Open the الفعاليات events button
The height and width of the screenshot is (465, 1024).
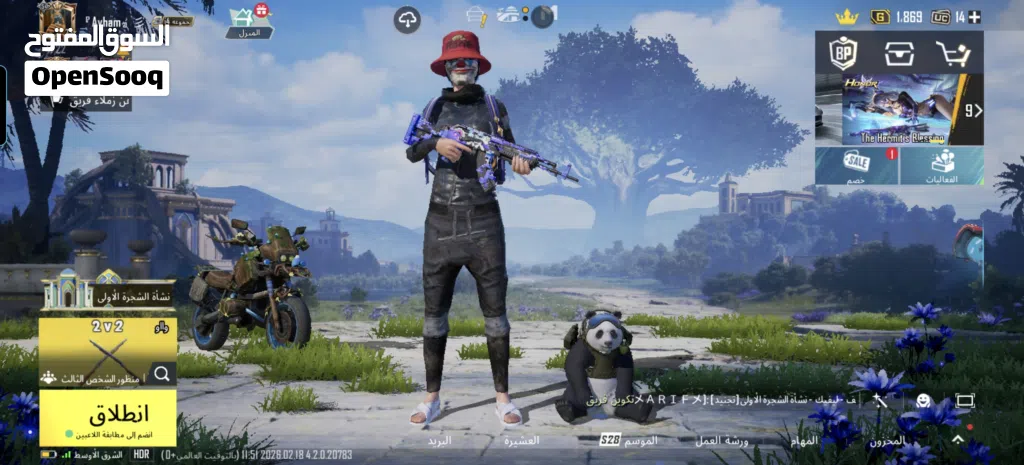[941, 166]
